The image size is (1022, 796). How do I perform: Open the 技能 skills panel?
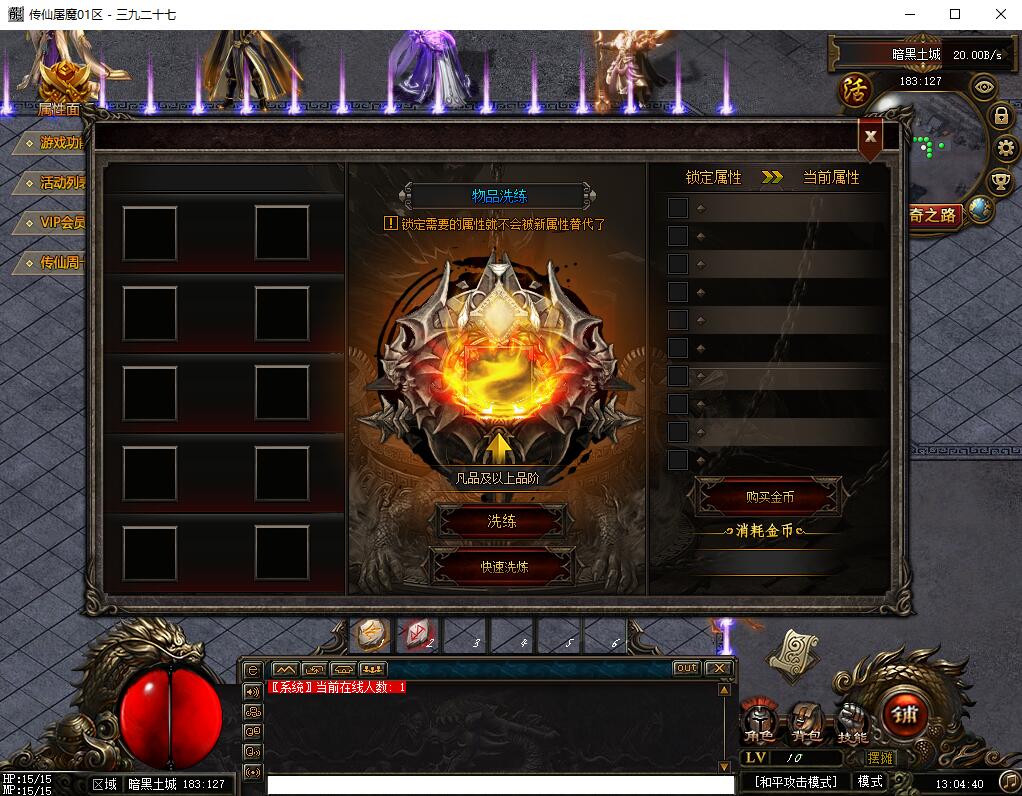(852, 722)
